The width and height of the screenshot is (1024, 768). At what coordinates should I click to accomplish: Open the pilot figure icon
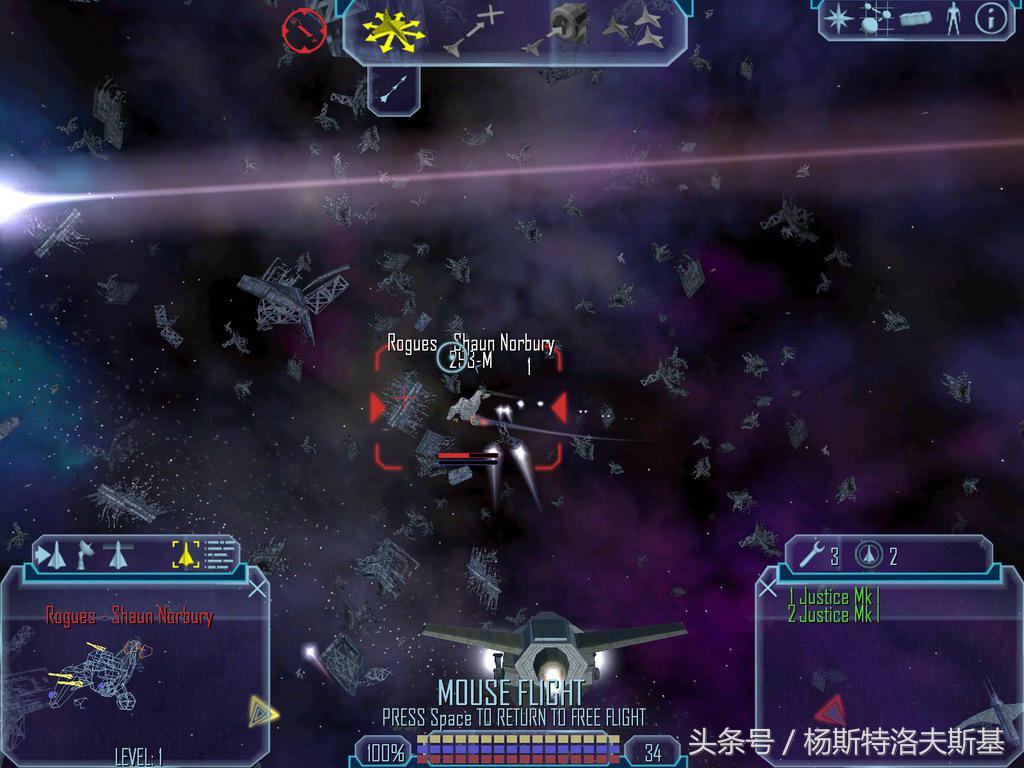951,18
